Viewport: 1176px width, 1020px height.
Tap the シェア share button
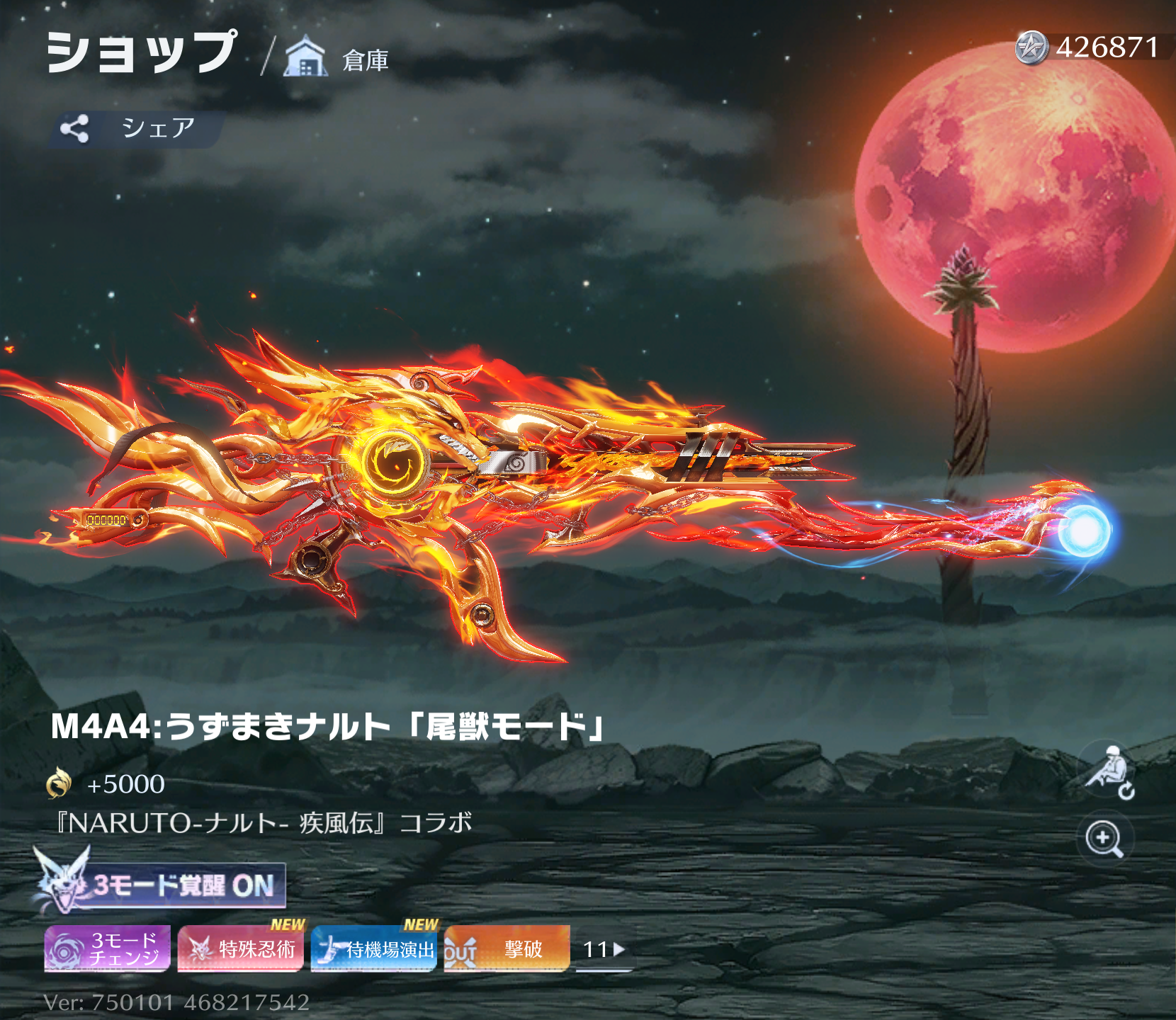(136, 128)
